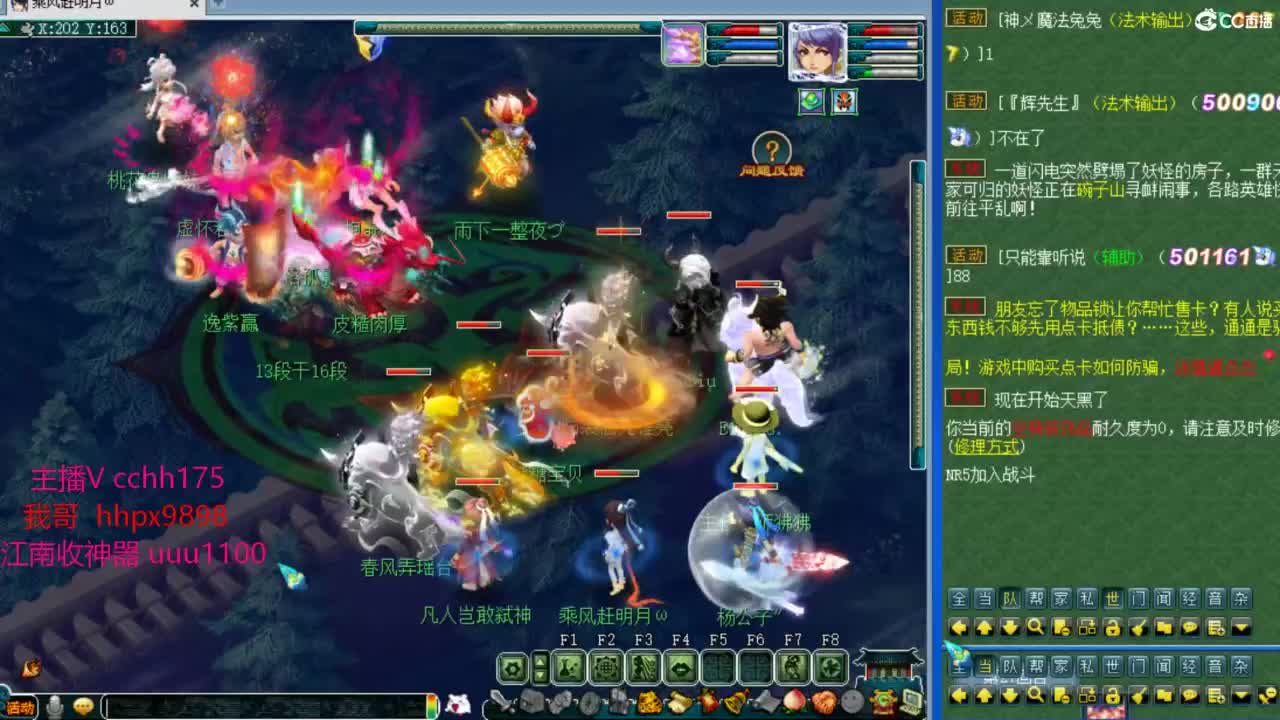1280x720 pixels.
Task: Click the microphone icon beside chat input
Action: coord(57,705)
